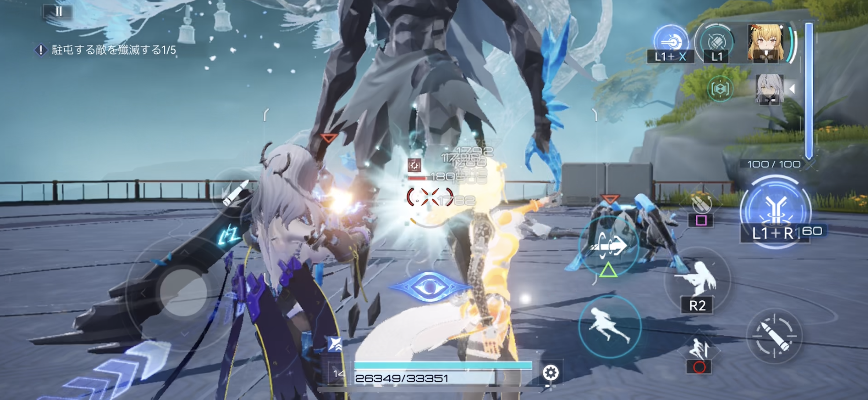Tap the small hexagon icon below the skills
The width and height of the screenshot is (868, 400).
[x=716, y=88]
